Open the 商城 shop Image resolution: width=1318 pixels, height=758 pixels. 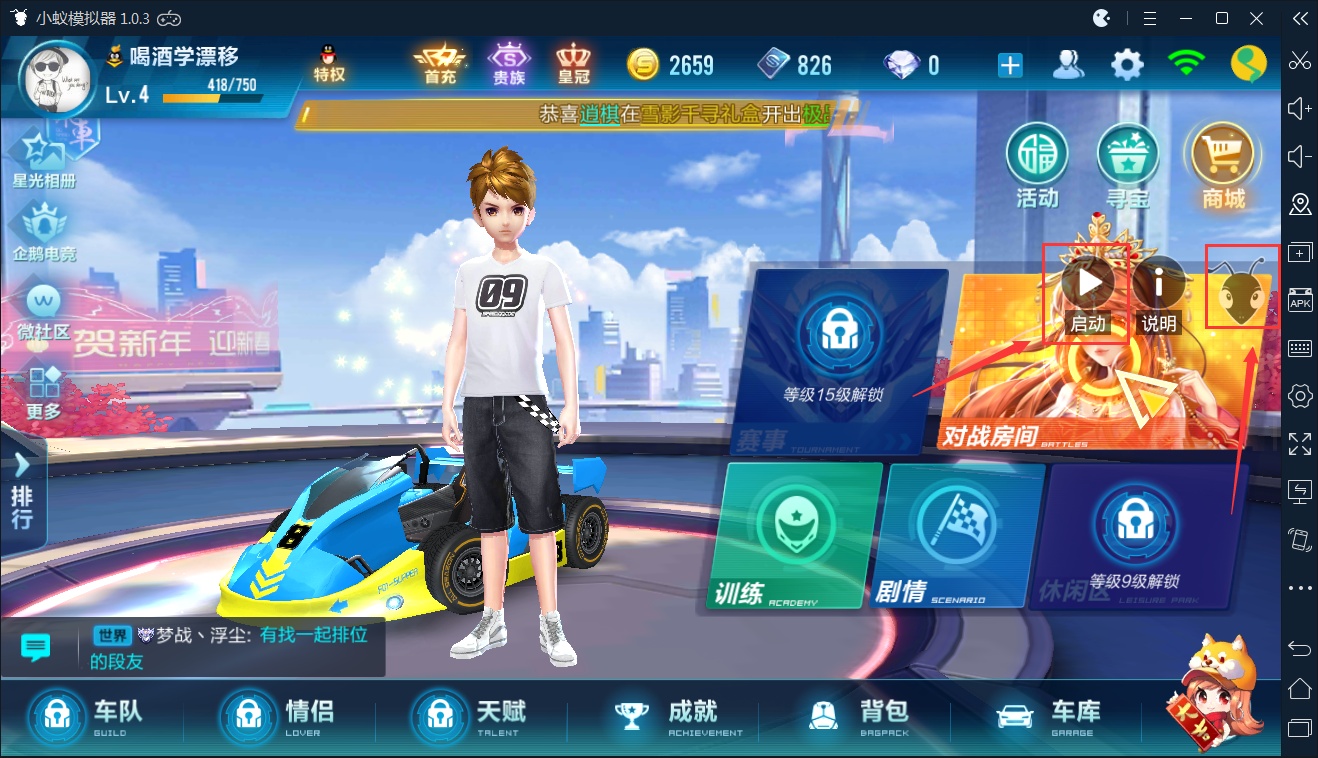1218,165
